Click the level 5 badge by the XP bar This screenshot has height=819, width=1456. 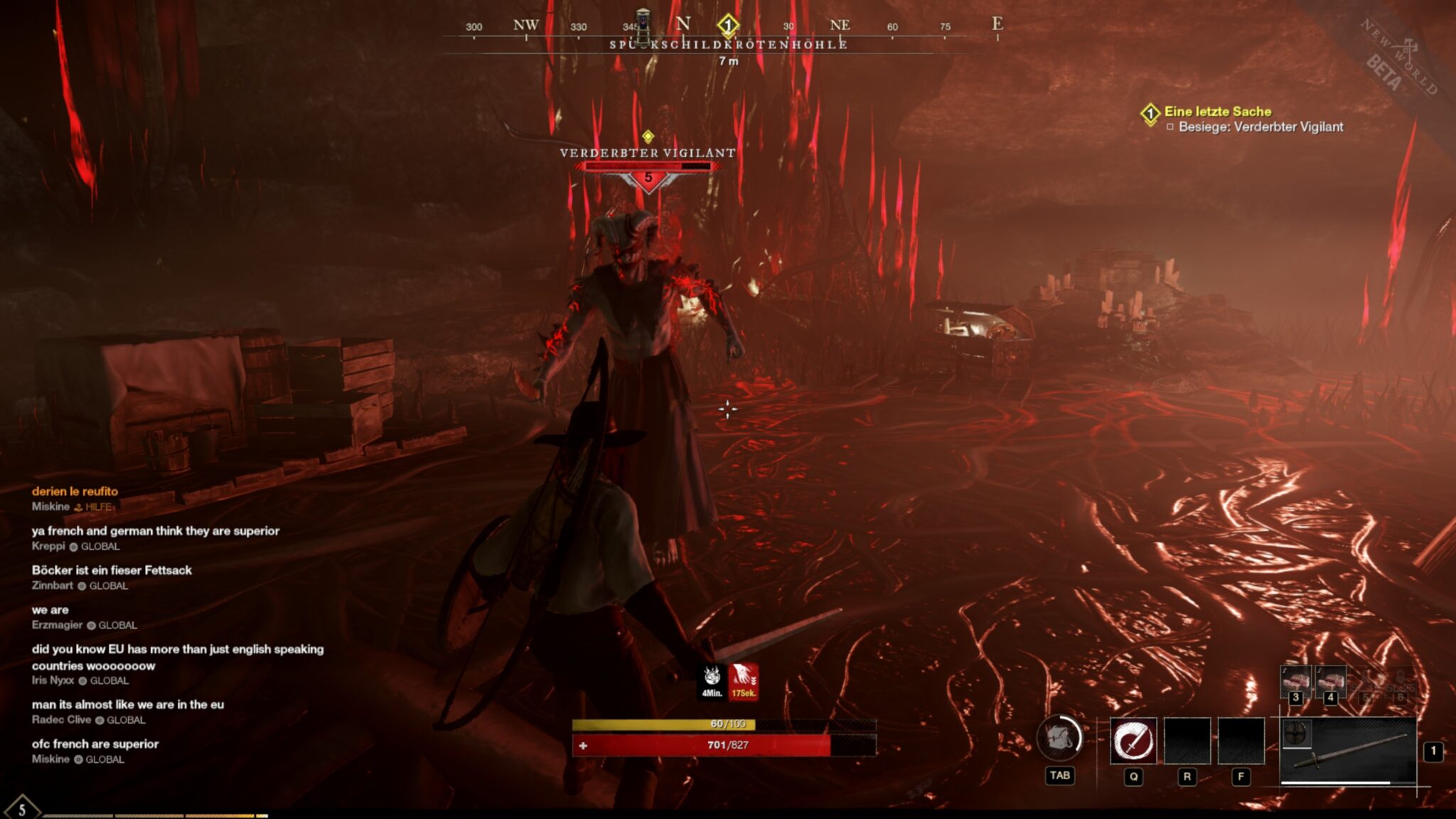22,809
